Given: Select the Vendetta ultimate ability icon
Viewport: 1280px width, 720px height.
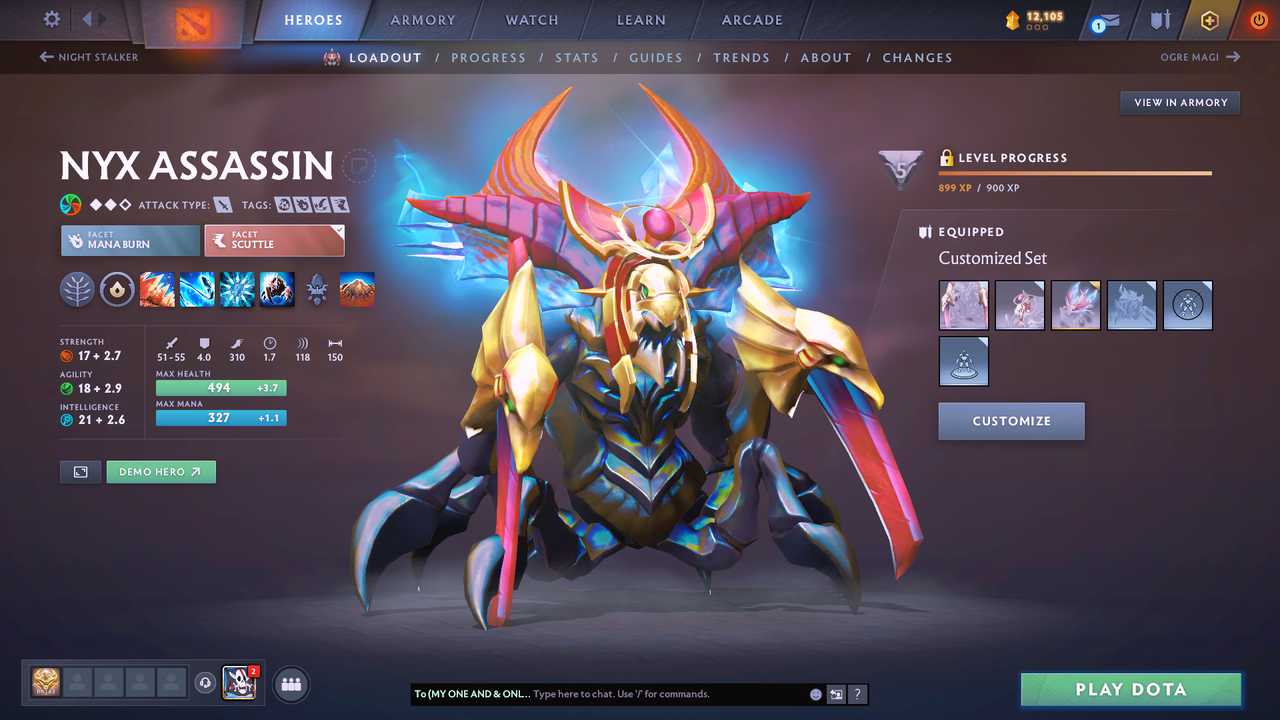Looking at the screenshot, I should click(x=277, y=289).
